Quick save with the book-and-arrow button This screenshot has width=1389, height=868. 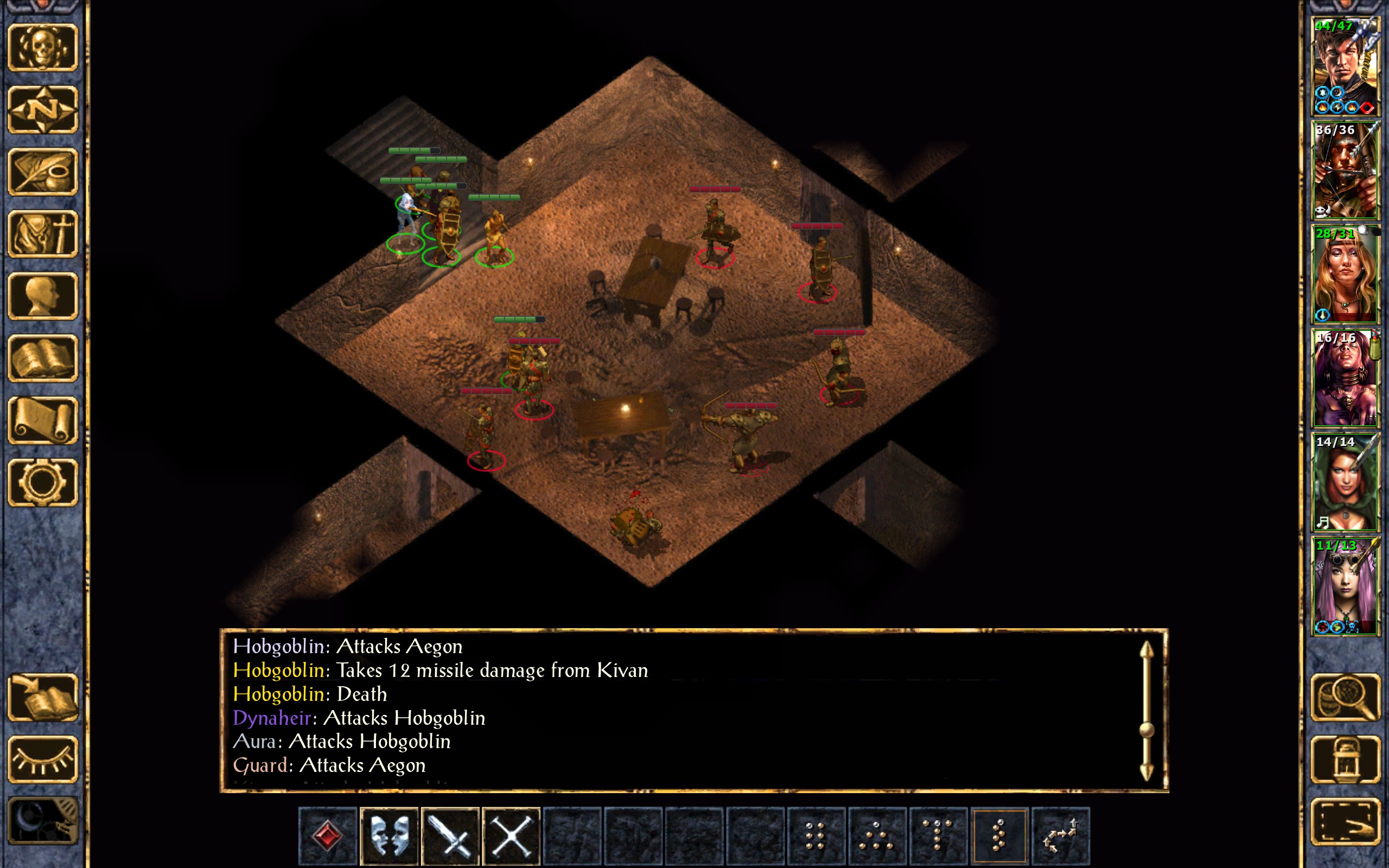point(43,697)
